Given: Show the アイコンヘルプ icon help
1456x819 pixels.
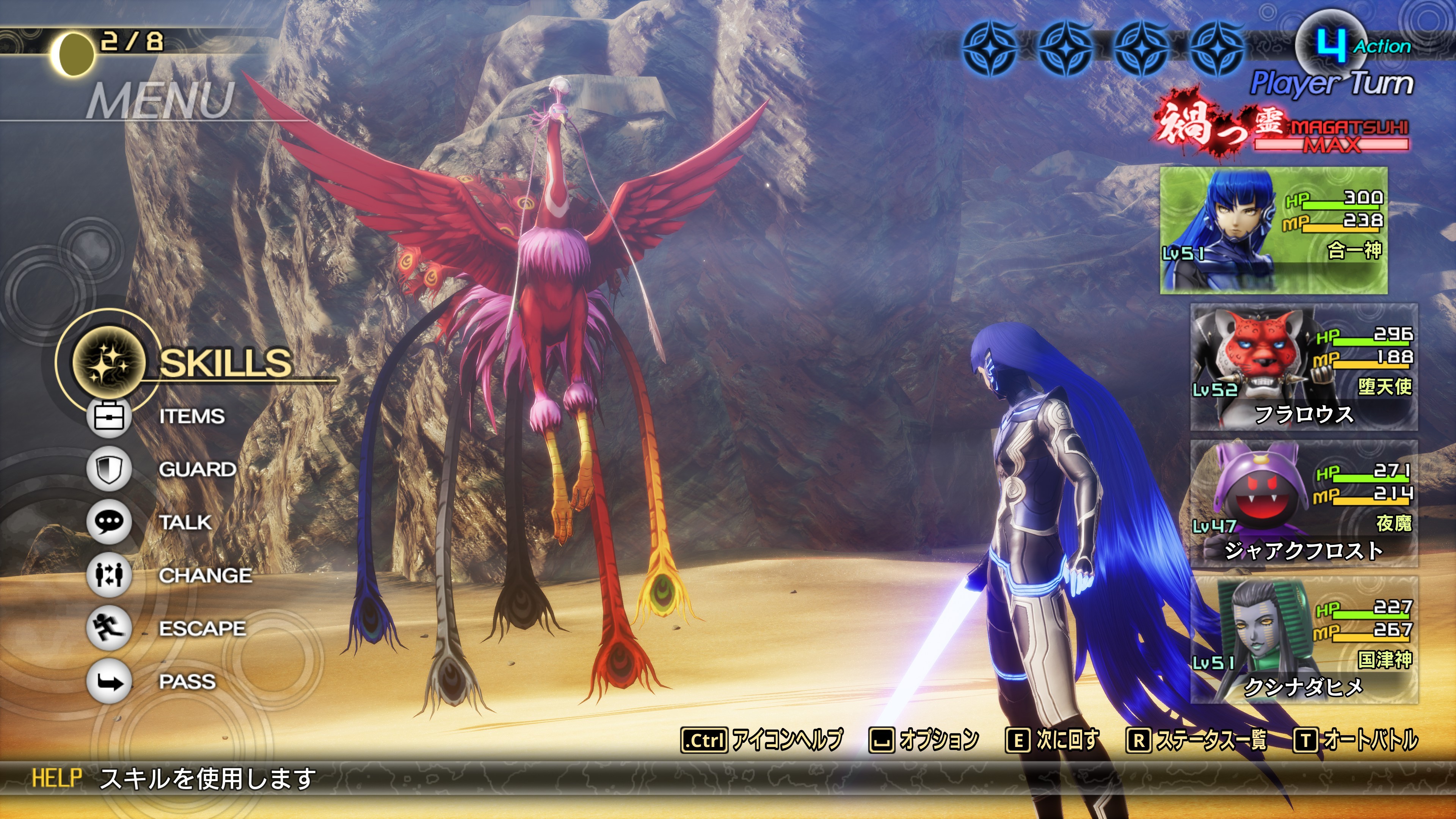Looking at the screenshot, I should [x=761, y=740].
